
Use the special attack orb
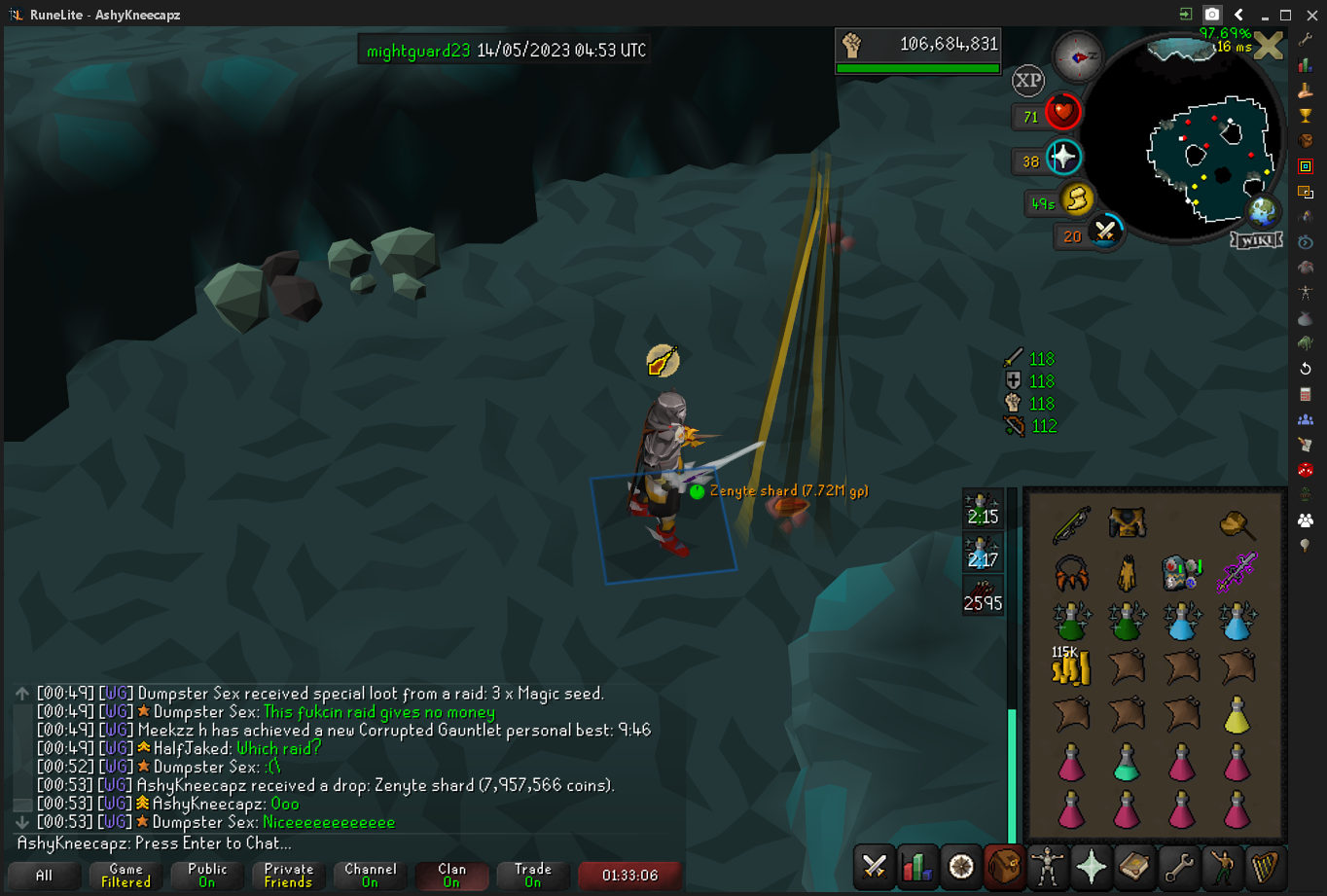pos(1105,233)
